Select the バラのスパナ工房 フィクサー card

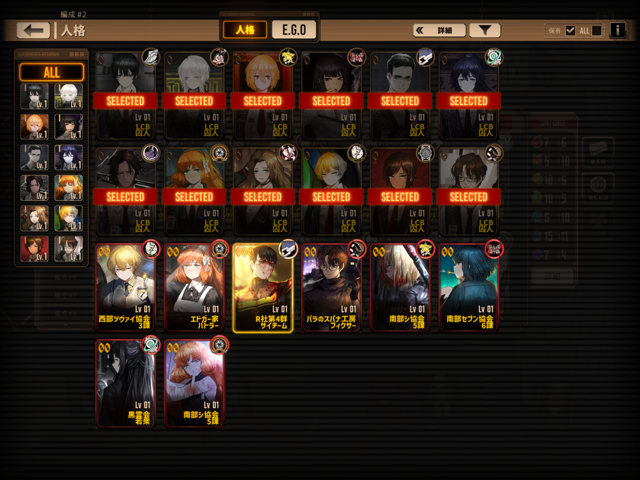point(331,287)
